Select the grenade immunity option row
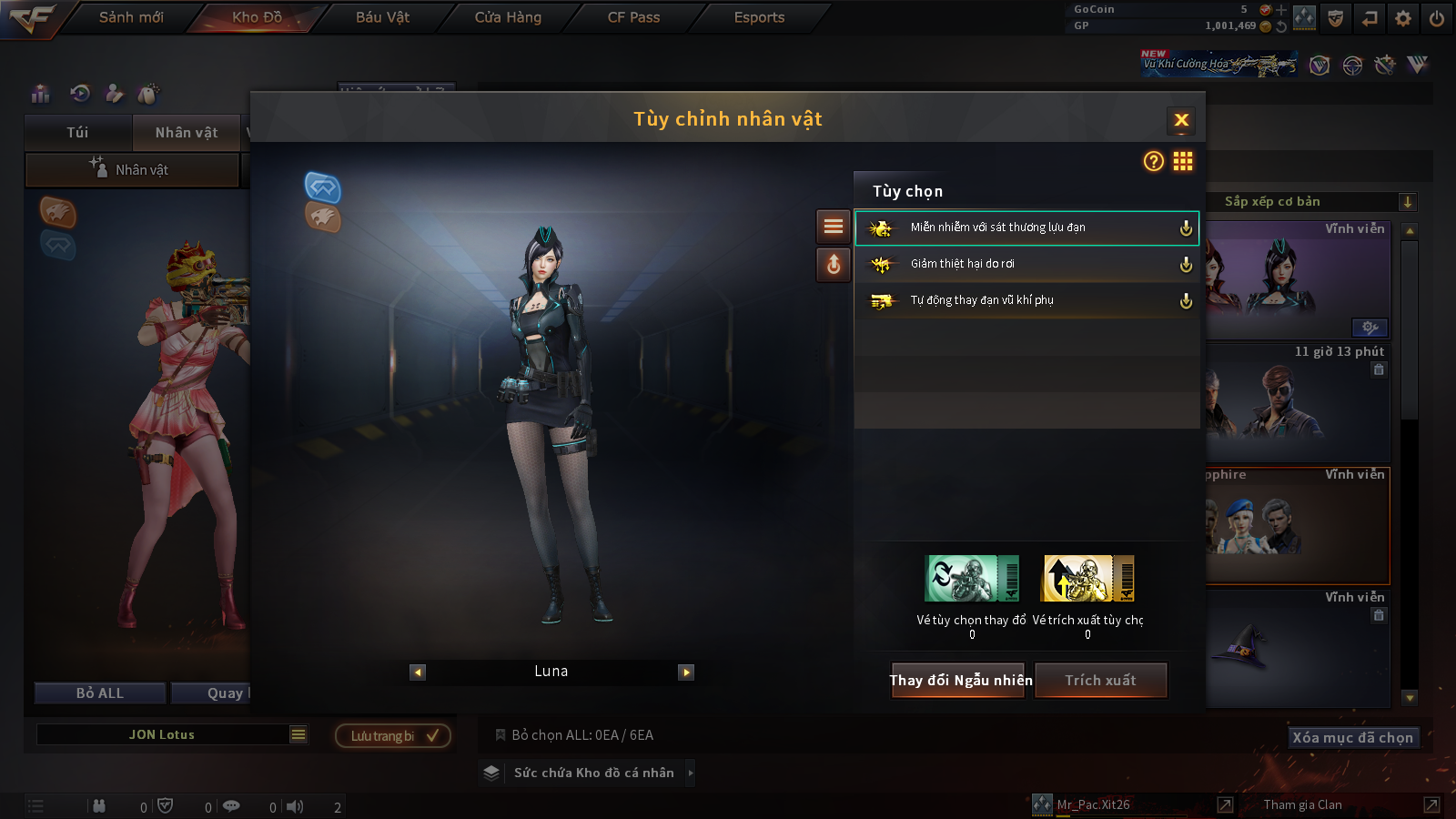 pos(1026,227)
